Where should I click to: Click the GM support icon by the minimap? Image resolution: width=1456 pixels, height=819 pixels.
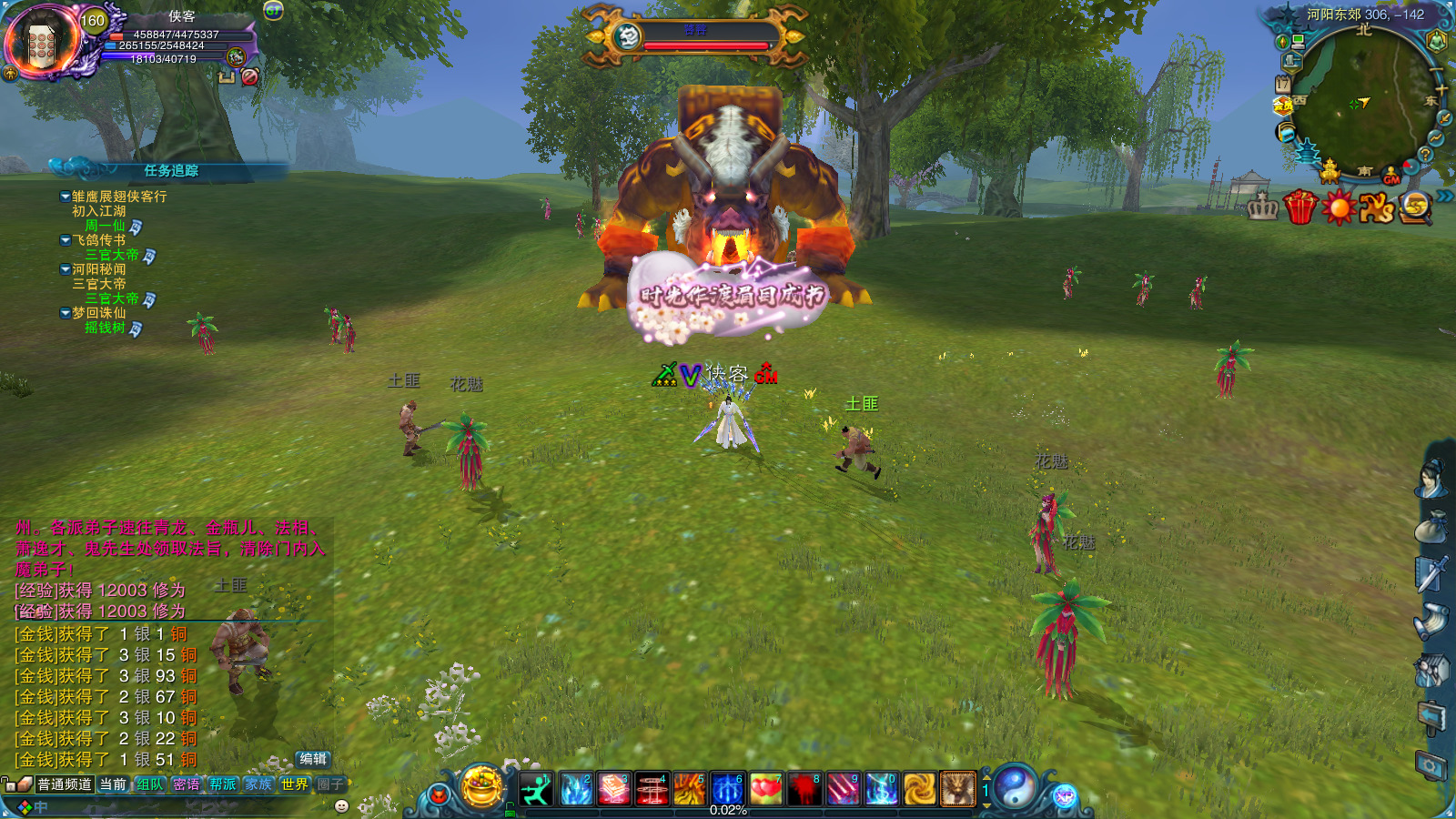coord(1391,176)
